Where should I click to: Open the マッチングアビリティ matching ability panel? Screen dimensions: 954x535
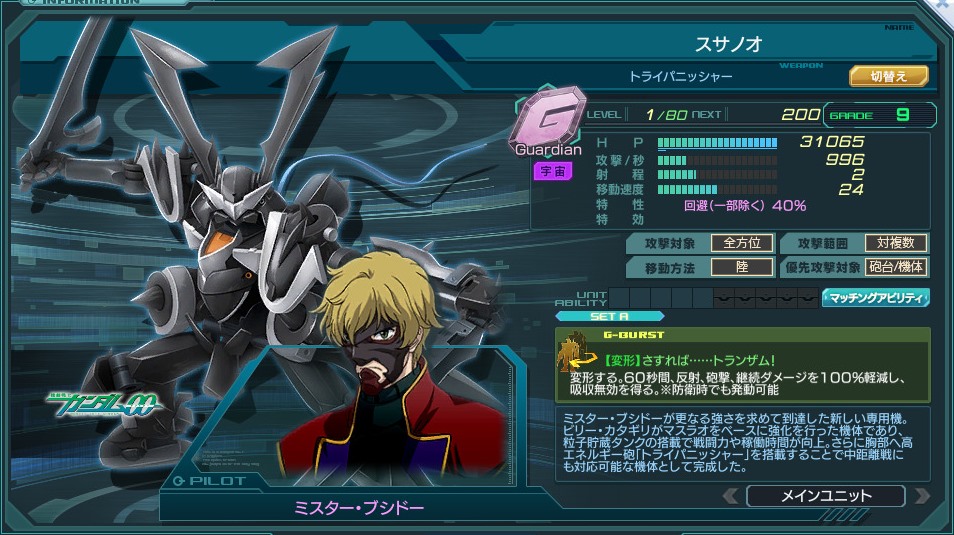876,297
